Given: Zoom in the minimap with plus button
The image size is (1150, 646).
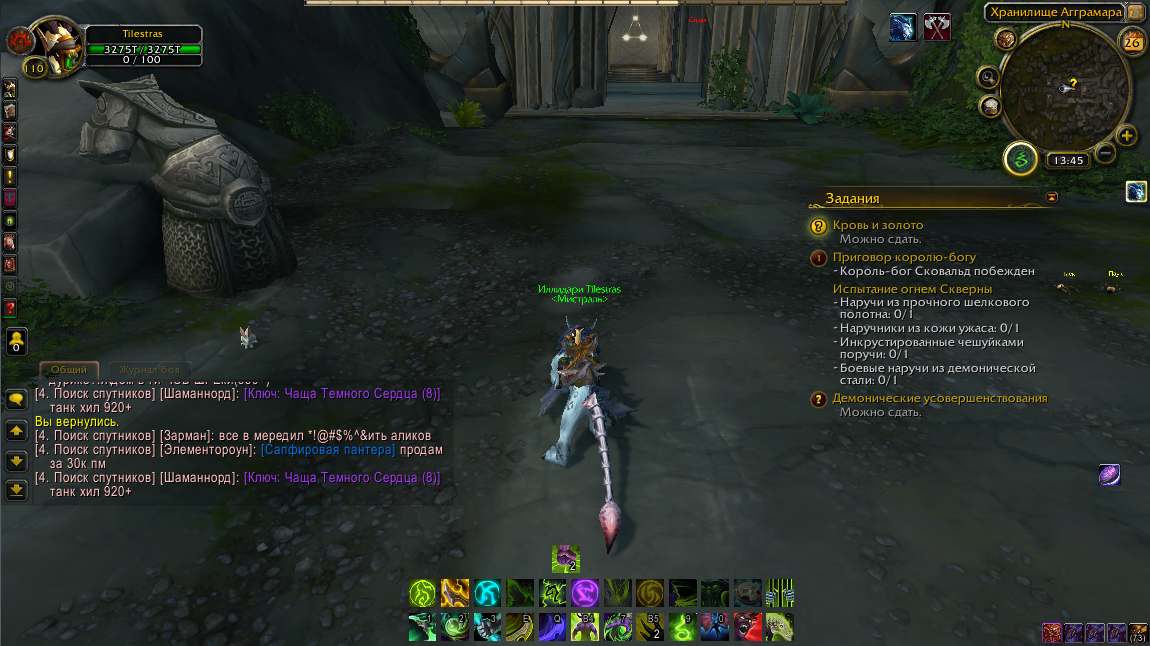Looking at the screenshot, I should tap(1127, 136).
